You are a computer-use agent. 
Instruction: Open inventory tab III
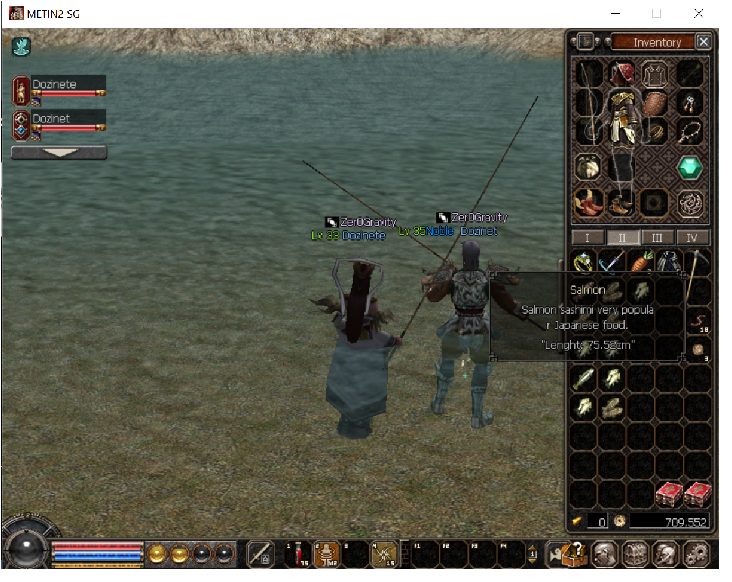pyautogui.click(x=656, y=238)
